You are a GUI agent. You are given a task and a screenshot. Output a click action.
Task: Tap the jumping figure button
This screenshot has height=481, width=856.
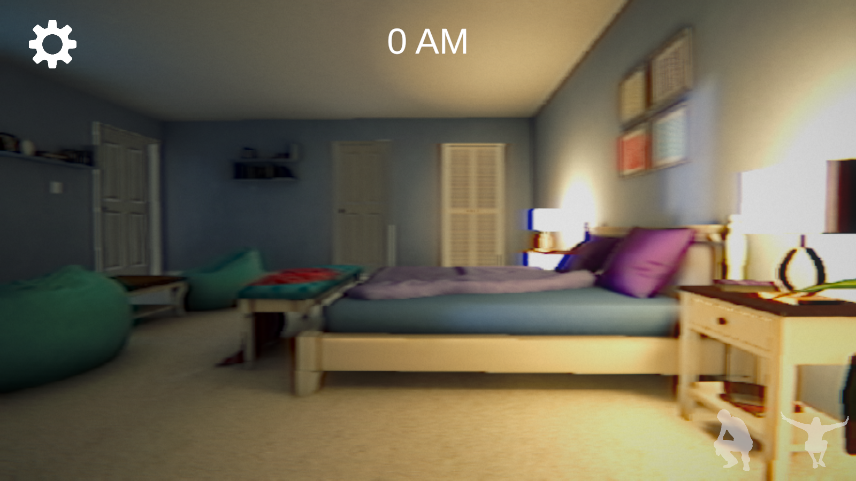814,438
